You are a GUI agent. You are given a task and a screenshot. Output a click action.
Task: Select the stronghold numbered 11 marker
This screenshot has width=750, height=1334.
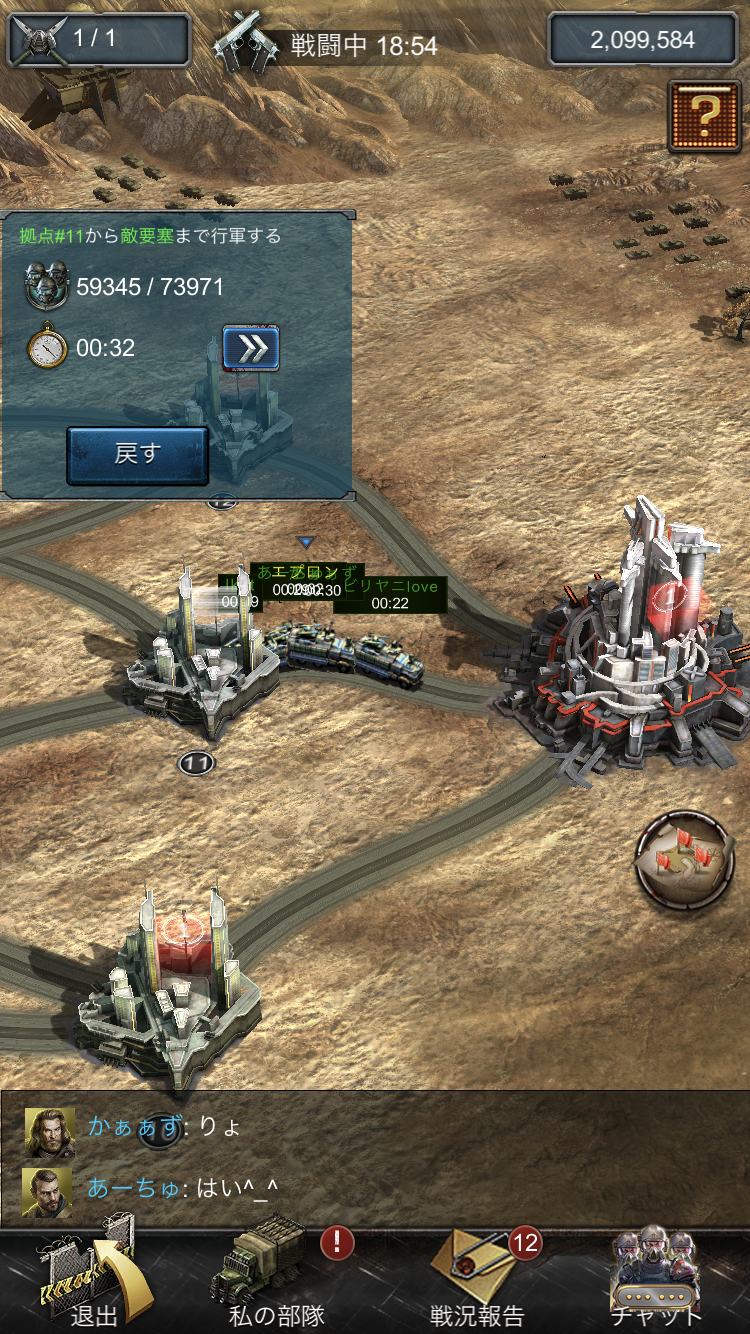coord(196,764)
